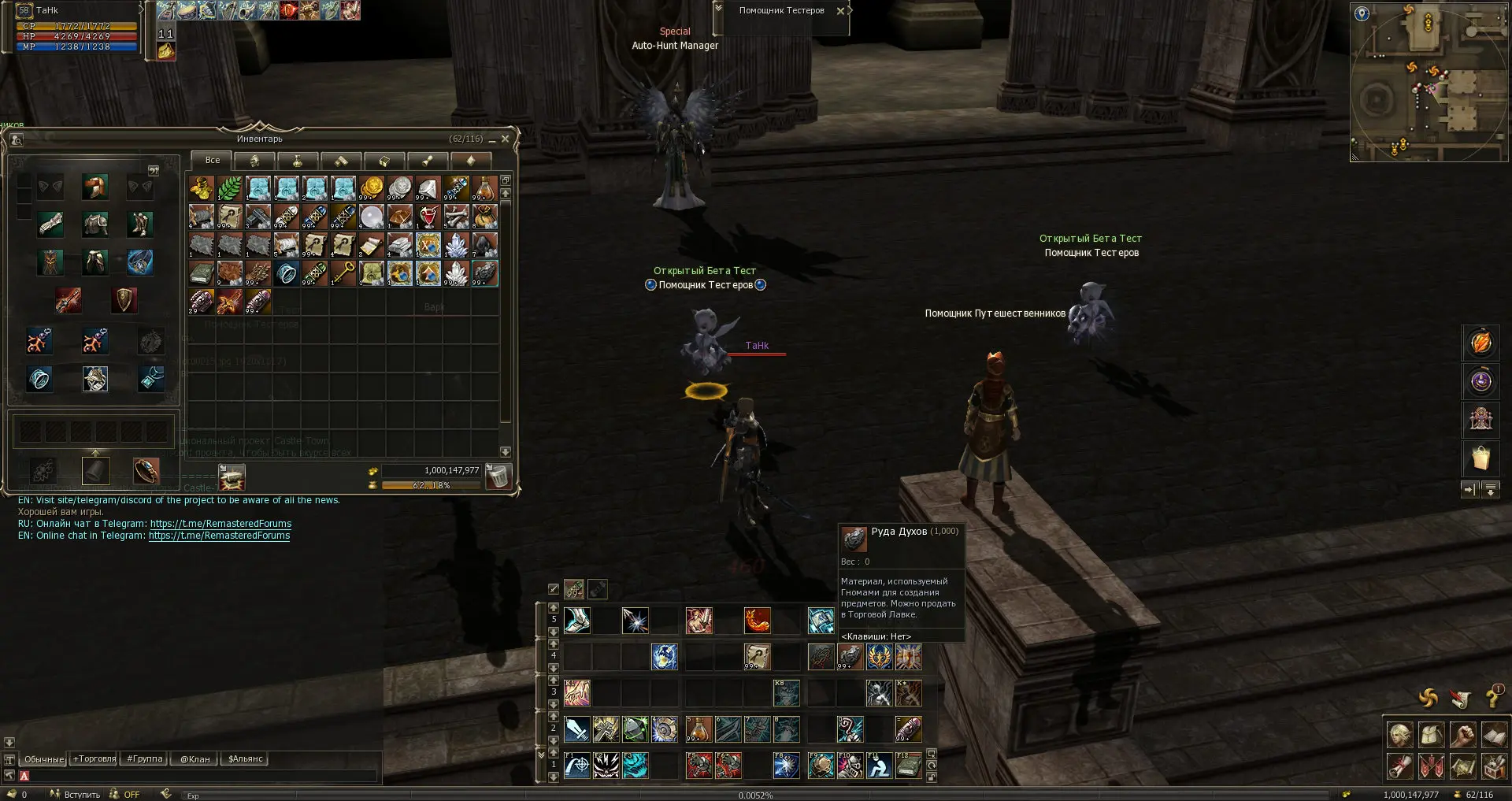Use the orange potion in hotbar slot 5
The width and height of the screenshot is (1512, 801).
699,729
